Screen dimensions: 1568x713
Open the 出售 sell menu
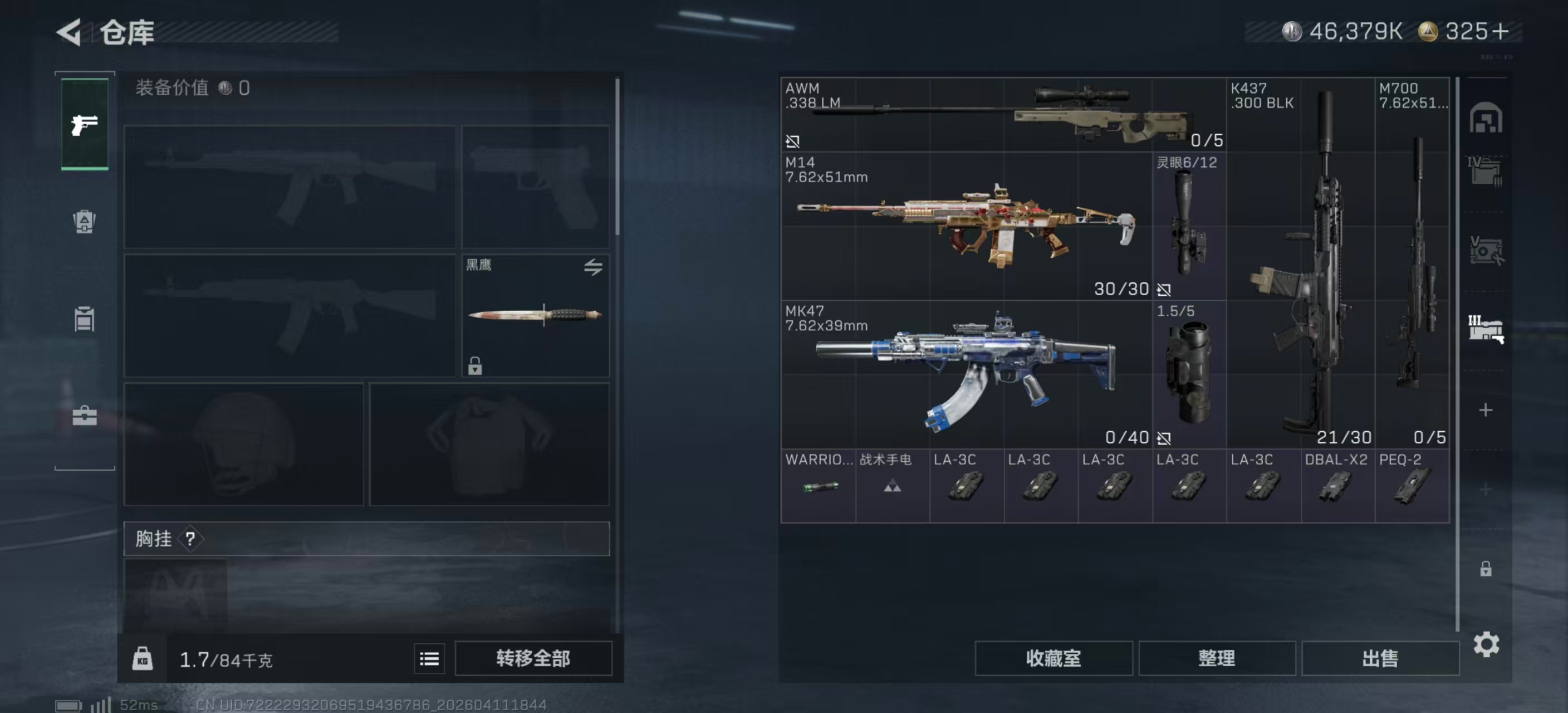1379,658
